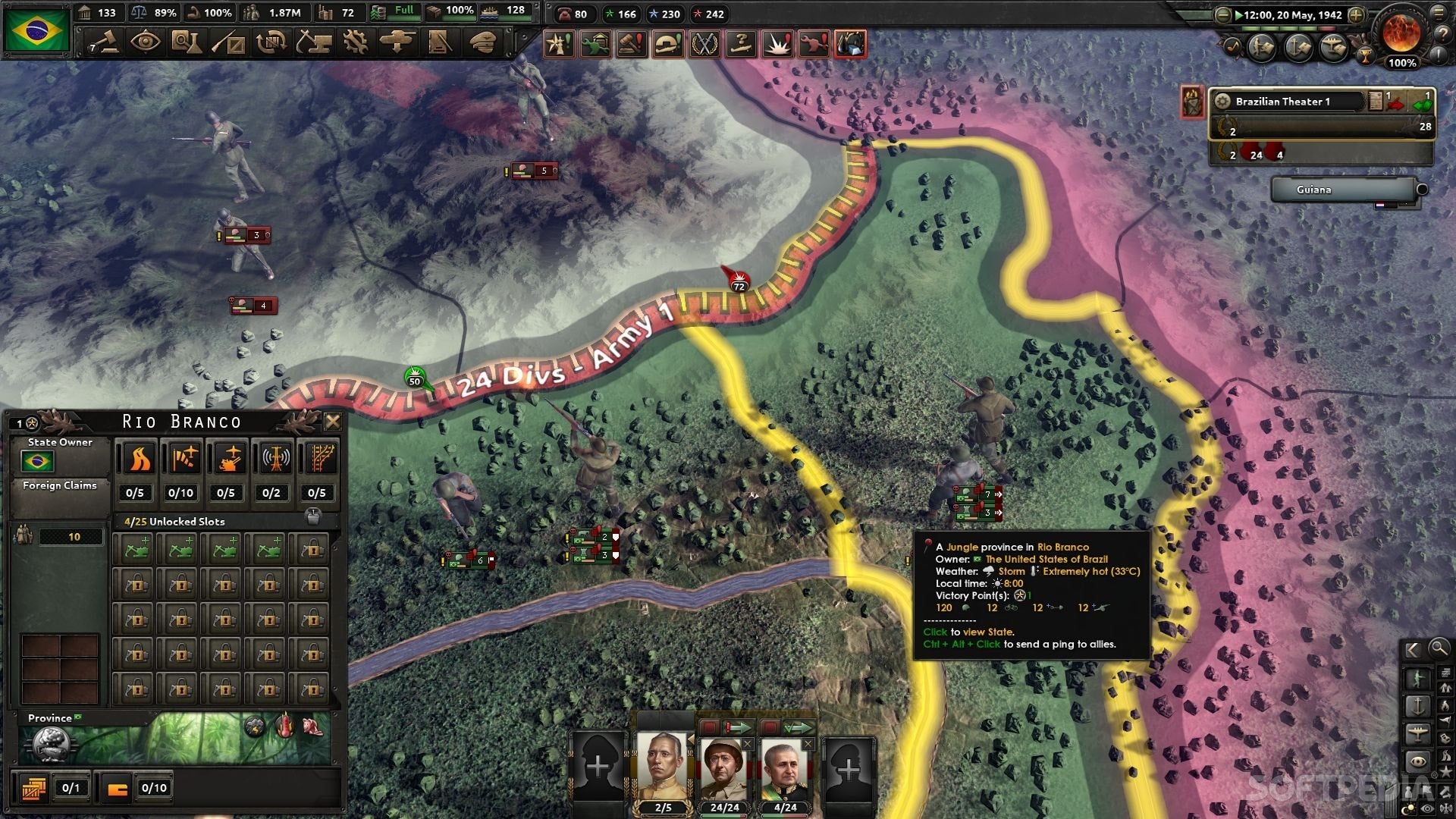Screen dimensions: 1456x819
Task: Open the Production gear menu
Action: [x=355, y=42]
